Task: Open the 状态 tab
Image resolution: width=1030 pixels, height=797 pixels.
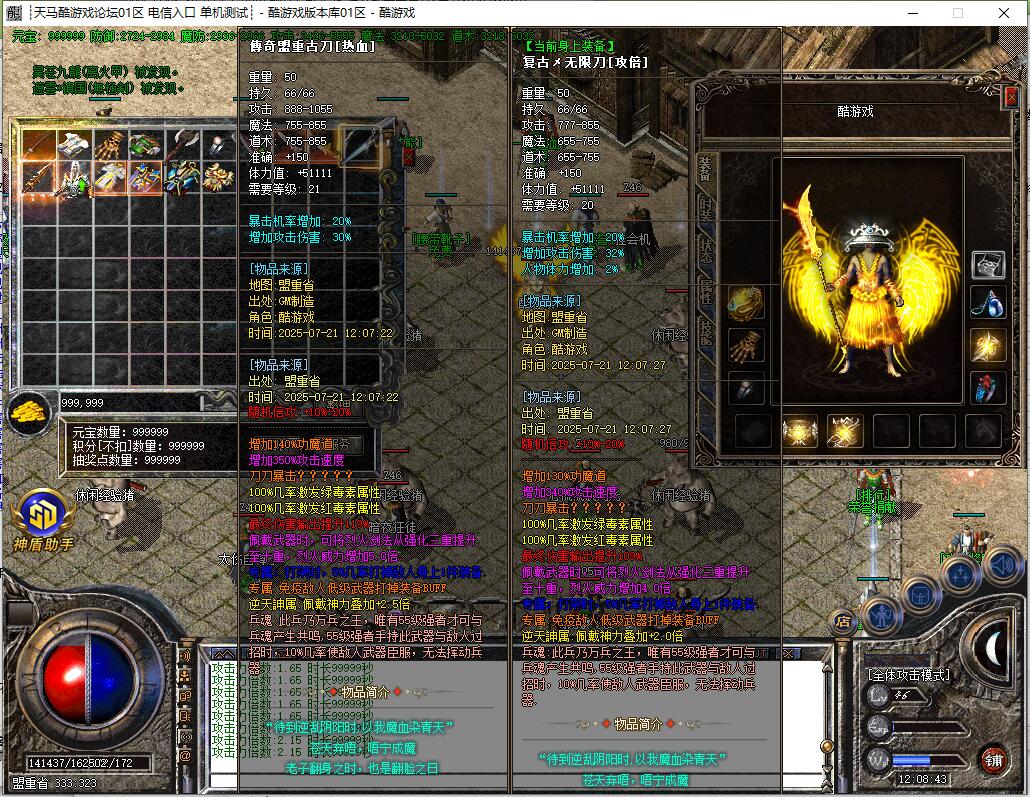Action: pyautogui.click(x=706, y=249)
